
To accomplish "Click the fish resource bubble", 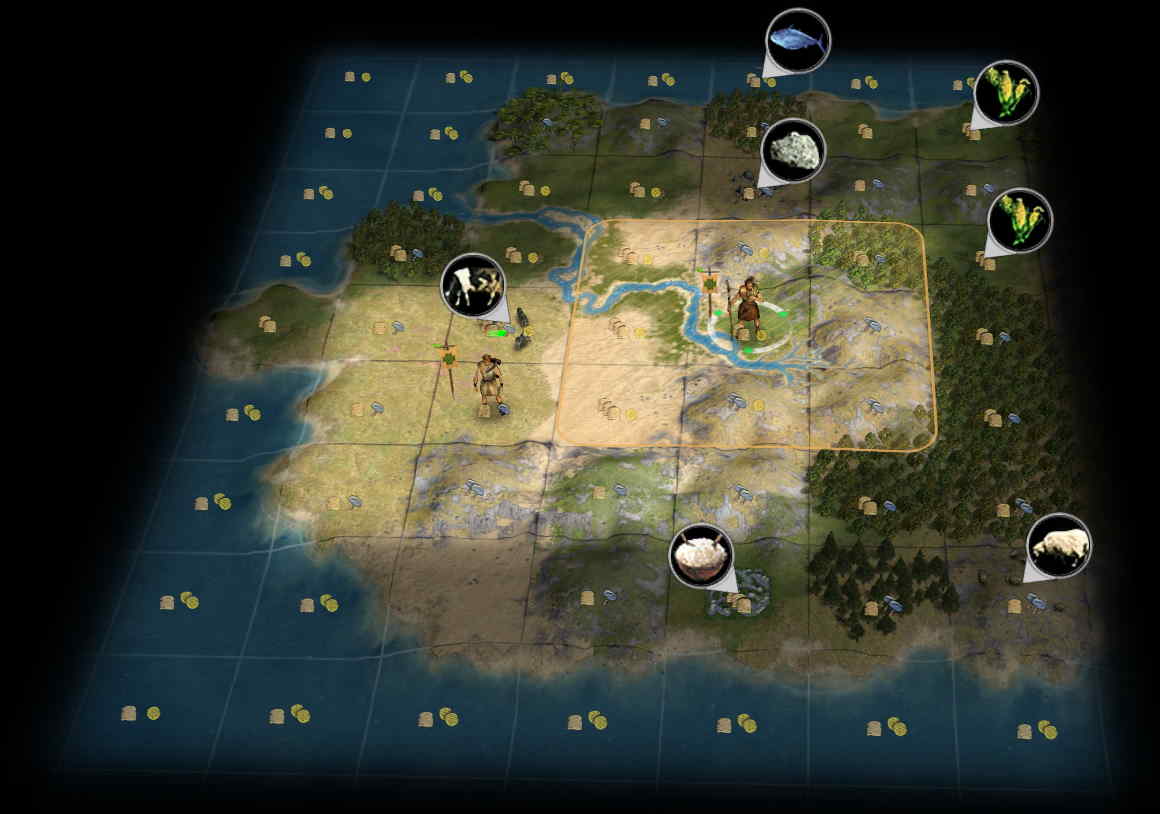I will pos(797,41).
